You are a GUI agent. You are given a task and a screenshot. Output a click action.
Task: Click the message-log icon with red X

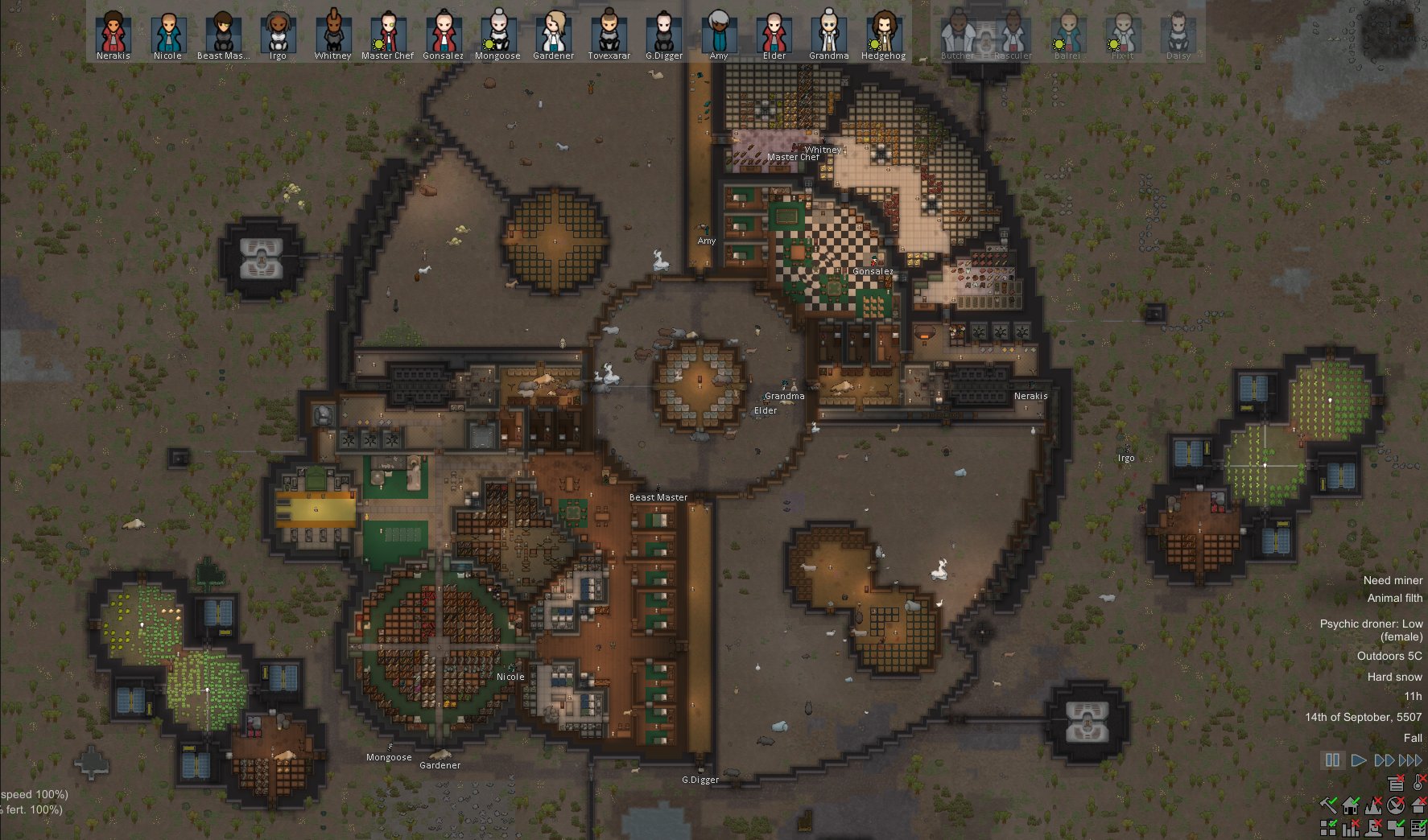(1397, 784)
